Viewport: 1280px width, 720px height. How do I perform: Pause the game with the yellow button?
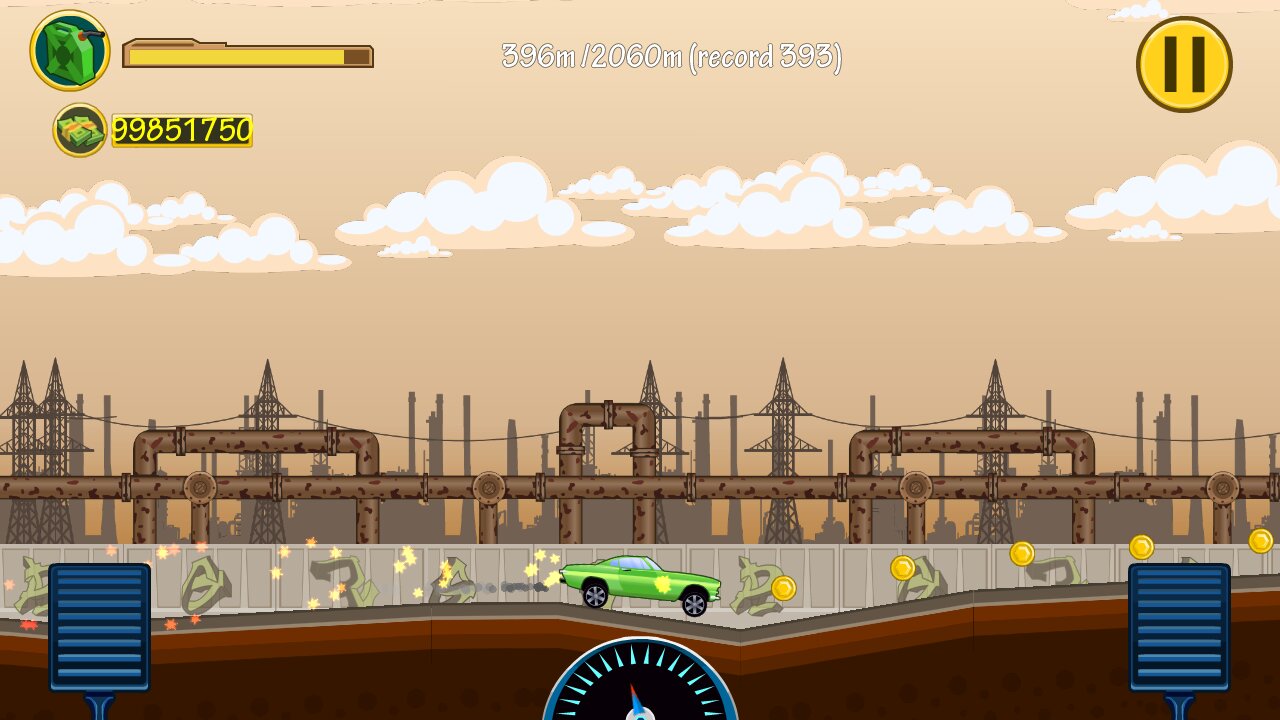coord(1184,64)
